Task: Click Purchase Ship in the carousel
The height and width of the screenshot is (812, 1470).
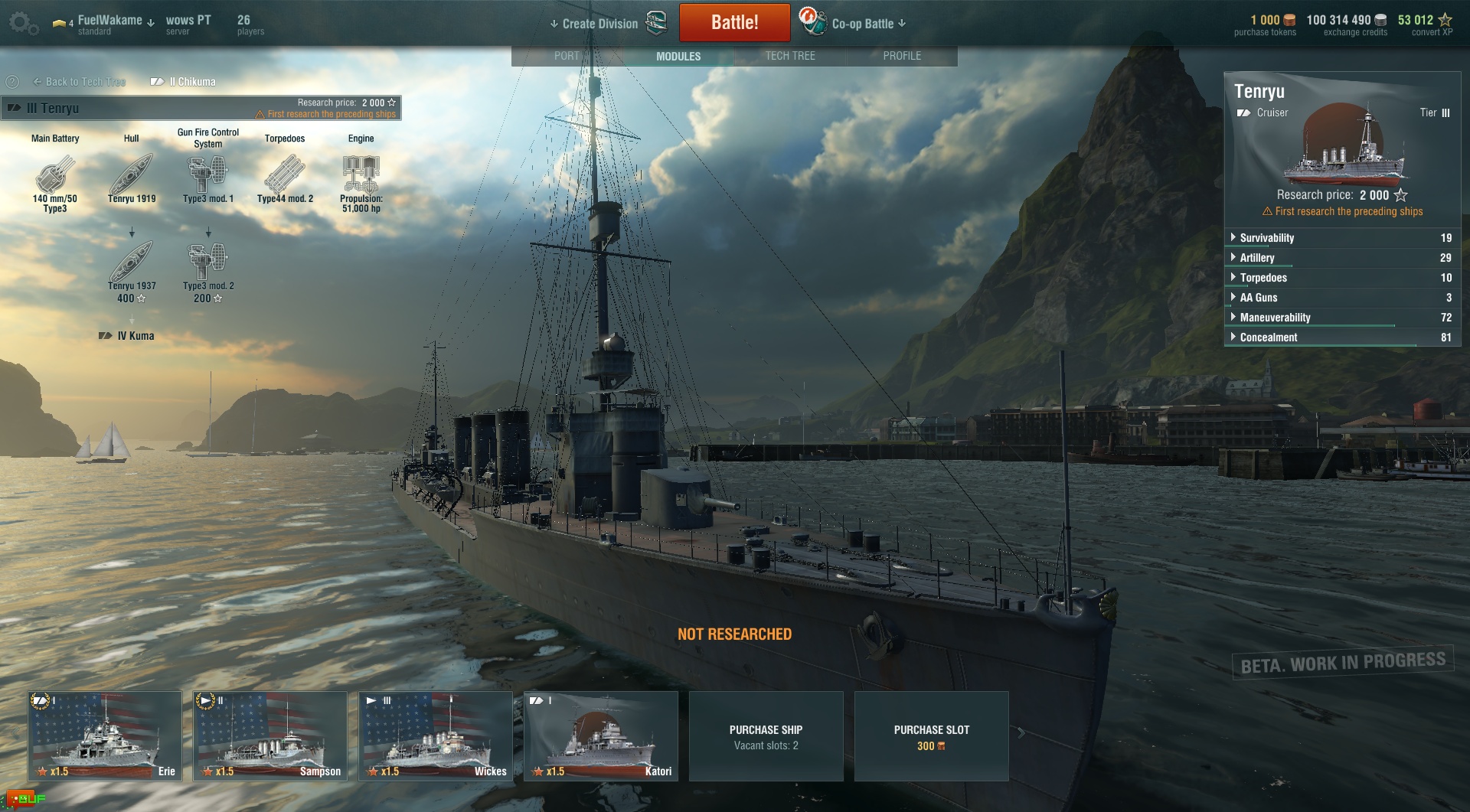Action: click(x=766, y=736)
